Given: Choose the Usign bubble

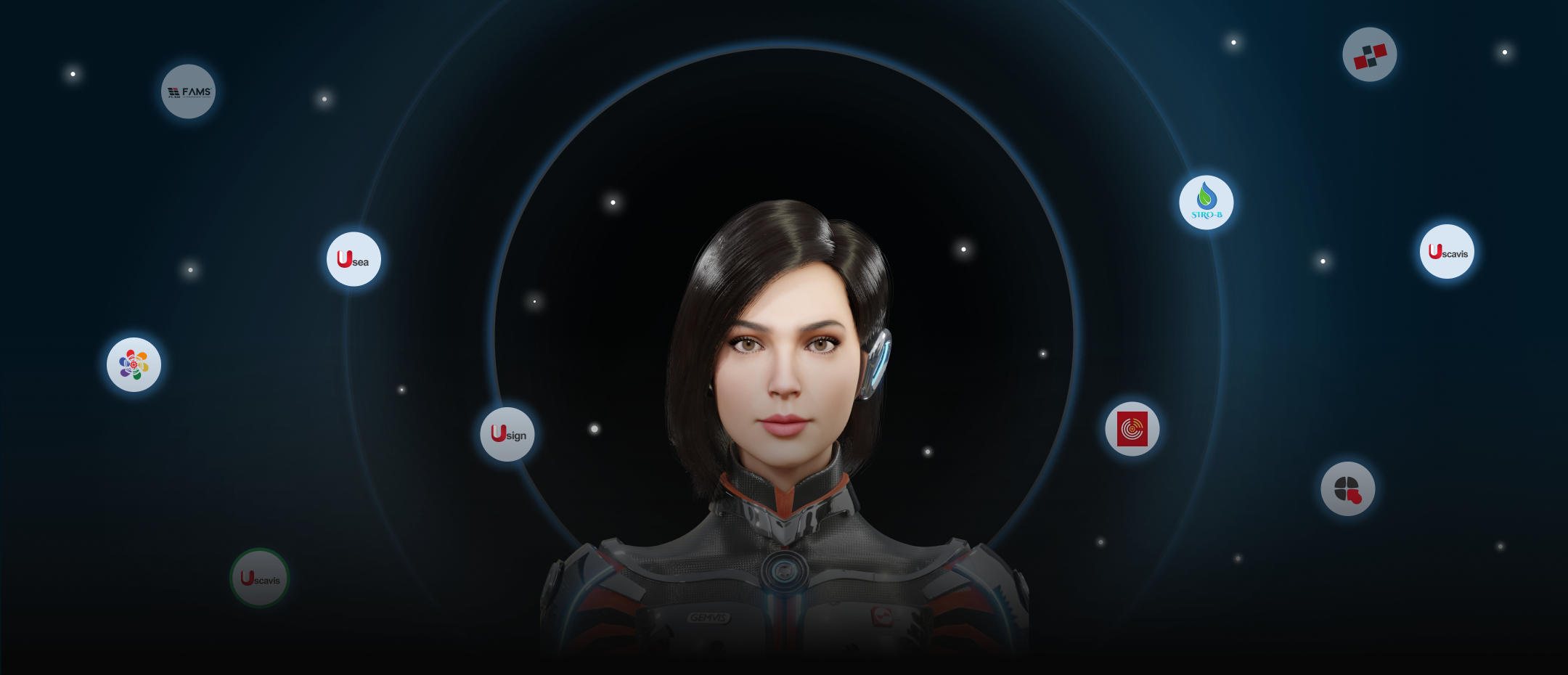Looking at the screenshot, I should pyautogui.click(x=507, y=434).
